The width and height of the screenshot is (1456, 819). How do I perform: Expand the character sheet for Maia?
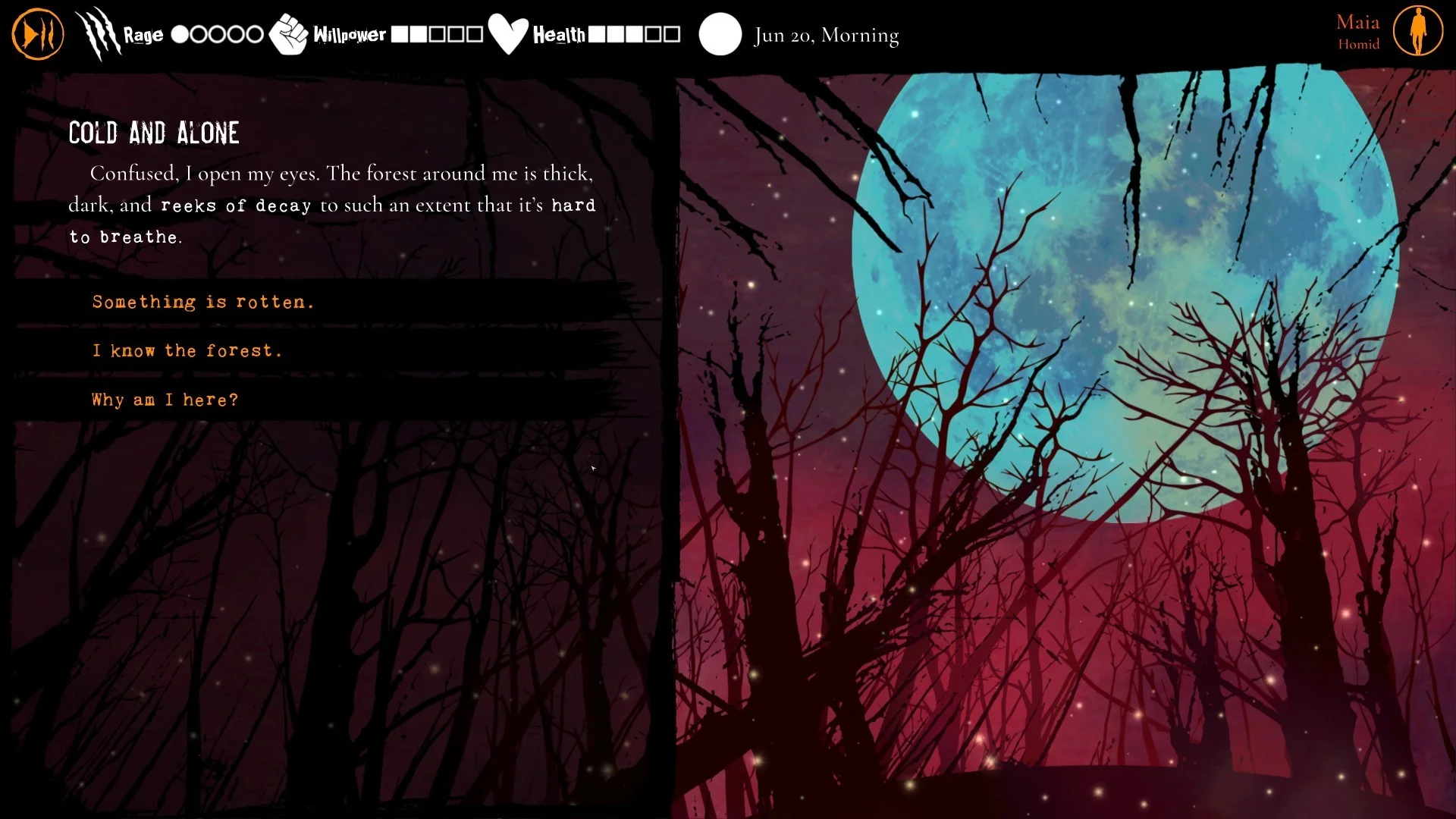click(x=1359, y=32)
